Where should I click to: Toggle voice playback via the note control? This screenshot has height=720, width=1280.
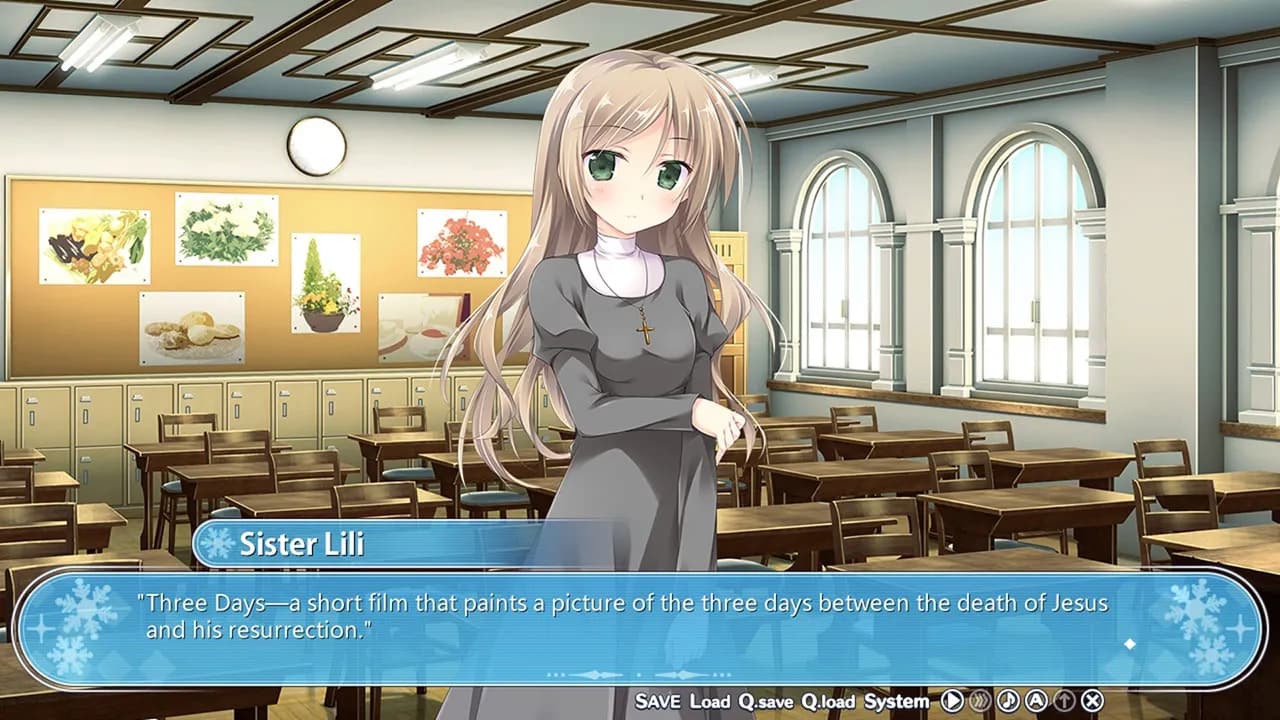(1009, 700)
